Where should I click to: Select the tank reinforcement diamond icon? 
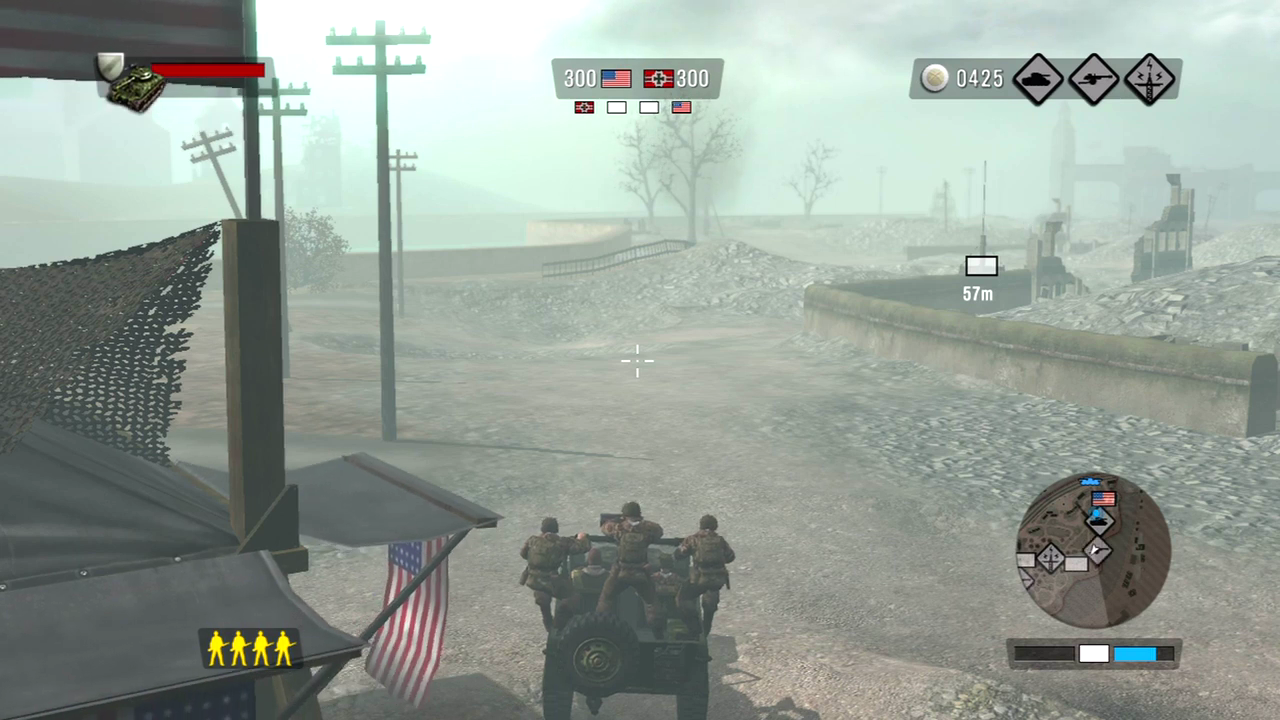pyautogui.click(x=1037, y=79)
